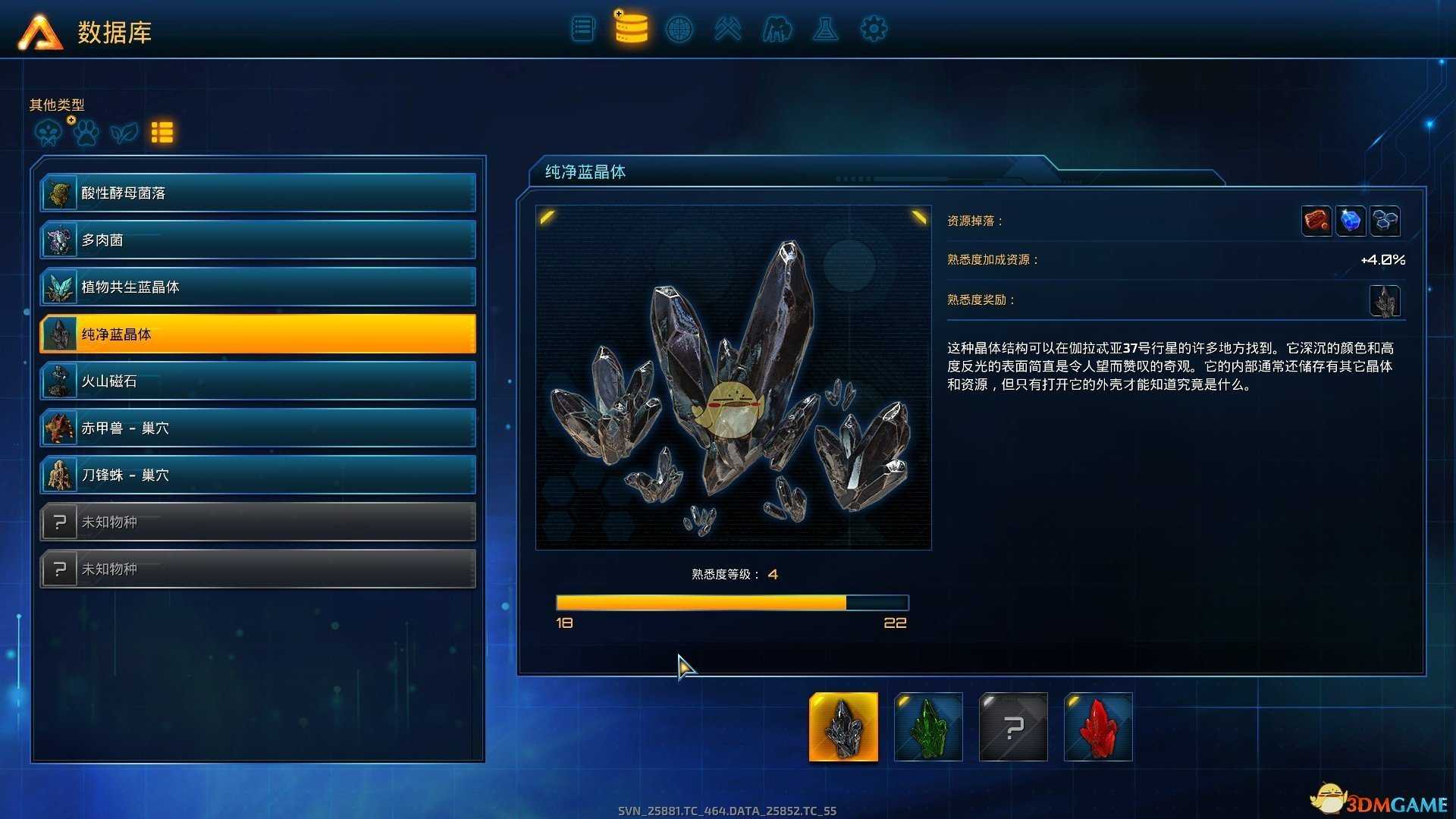Open the unknown variant marked with question mark

[1013, 726]
